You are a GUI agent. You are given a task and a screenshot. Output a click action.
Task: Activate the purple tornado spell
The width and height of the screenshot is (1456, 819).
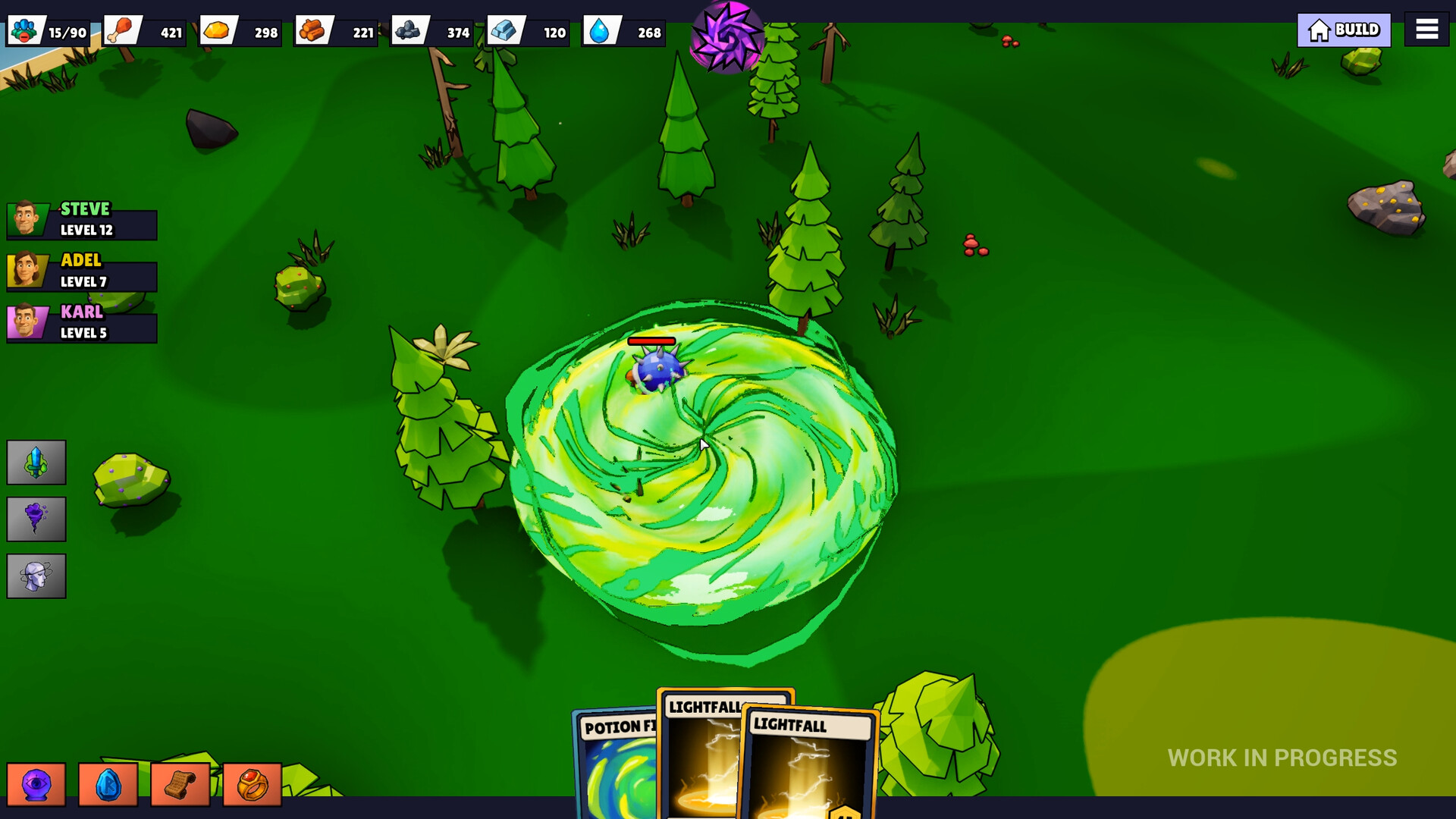point(36,519)
